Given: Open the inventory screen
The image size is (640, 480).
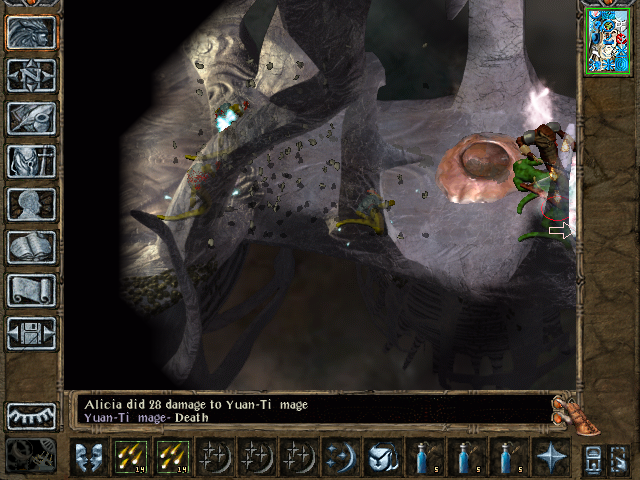Looking at the screenshot, I should coord(31,161).
